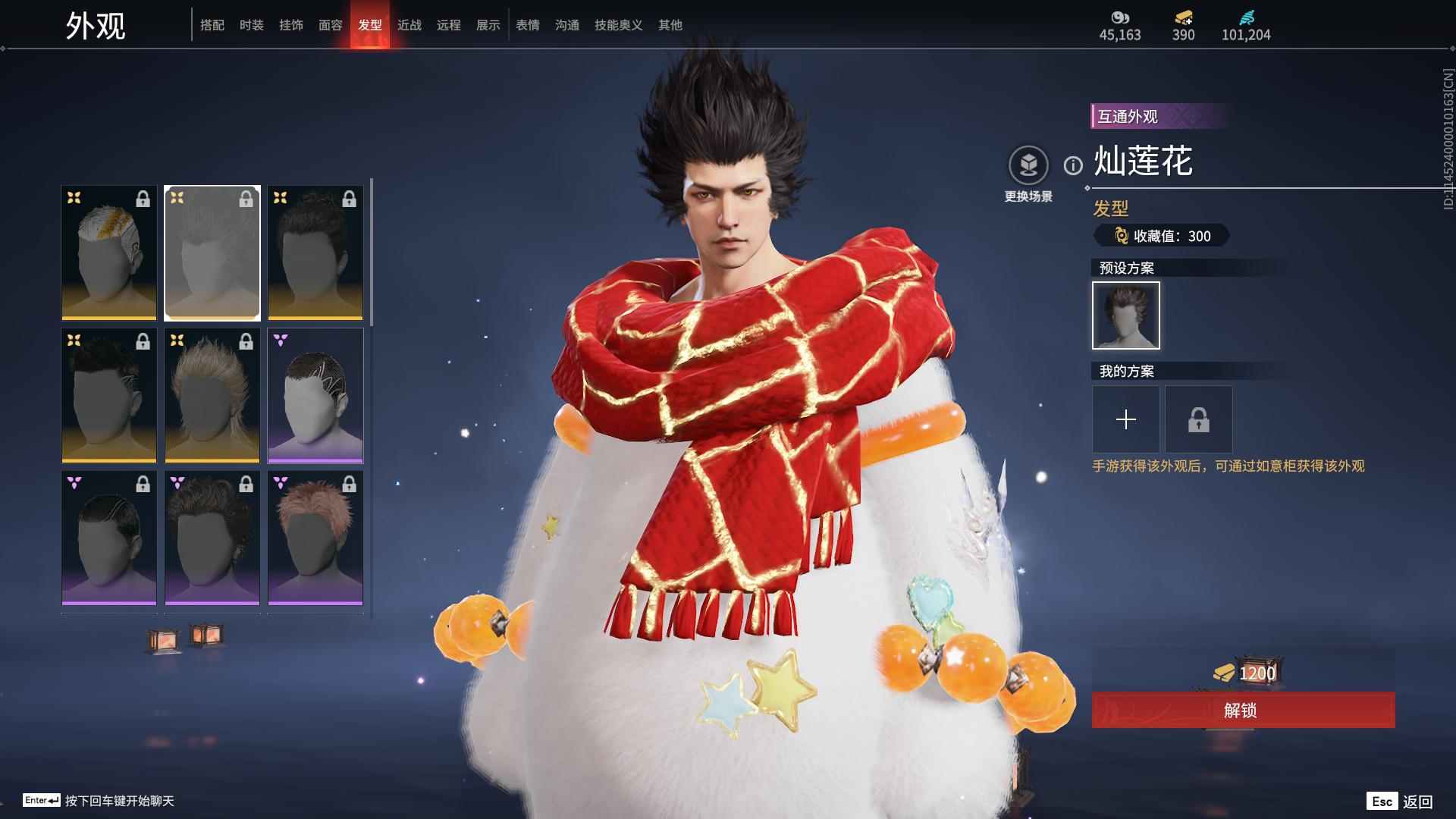
Task: Switch to the 面容 tab
Action: [331, 25]
